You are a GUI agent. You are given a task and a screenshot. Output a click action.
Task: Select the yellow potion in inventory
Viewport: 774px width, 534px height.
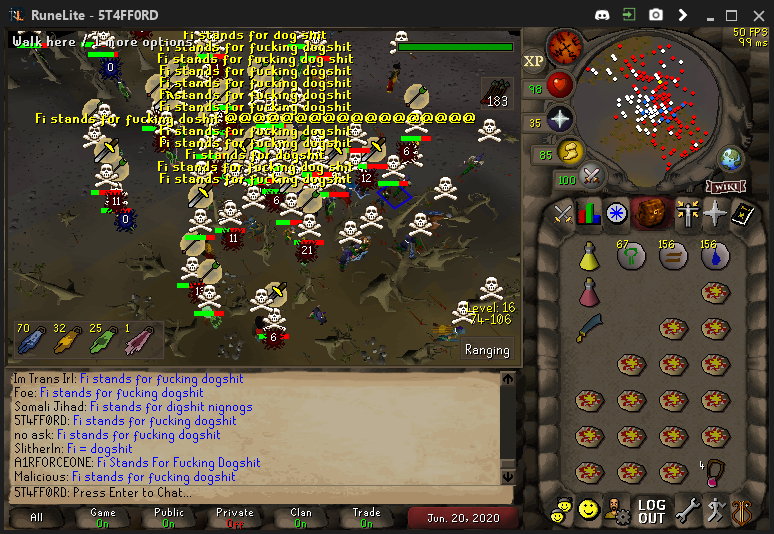pos(589,257)
